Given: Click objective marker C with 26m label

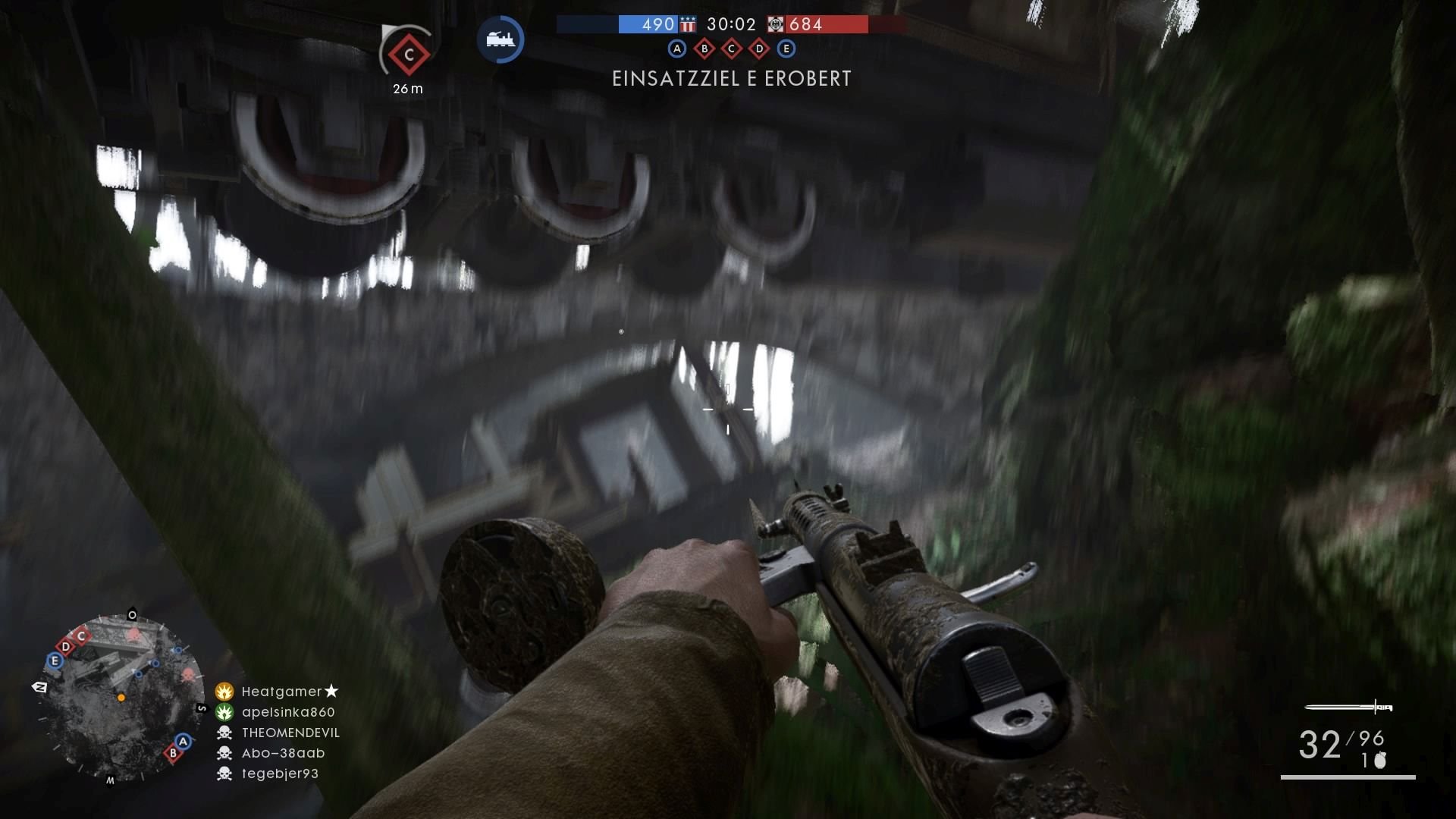Looking at the screenshot, I should coord(407,55).
